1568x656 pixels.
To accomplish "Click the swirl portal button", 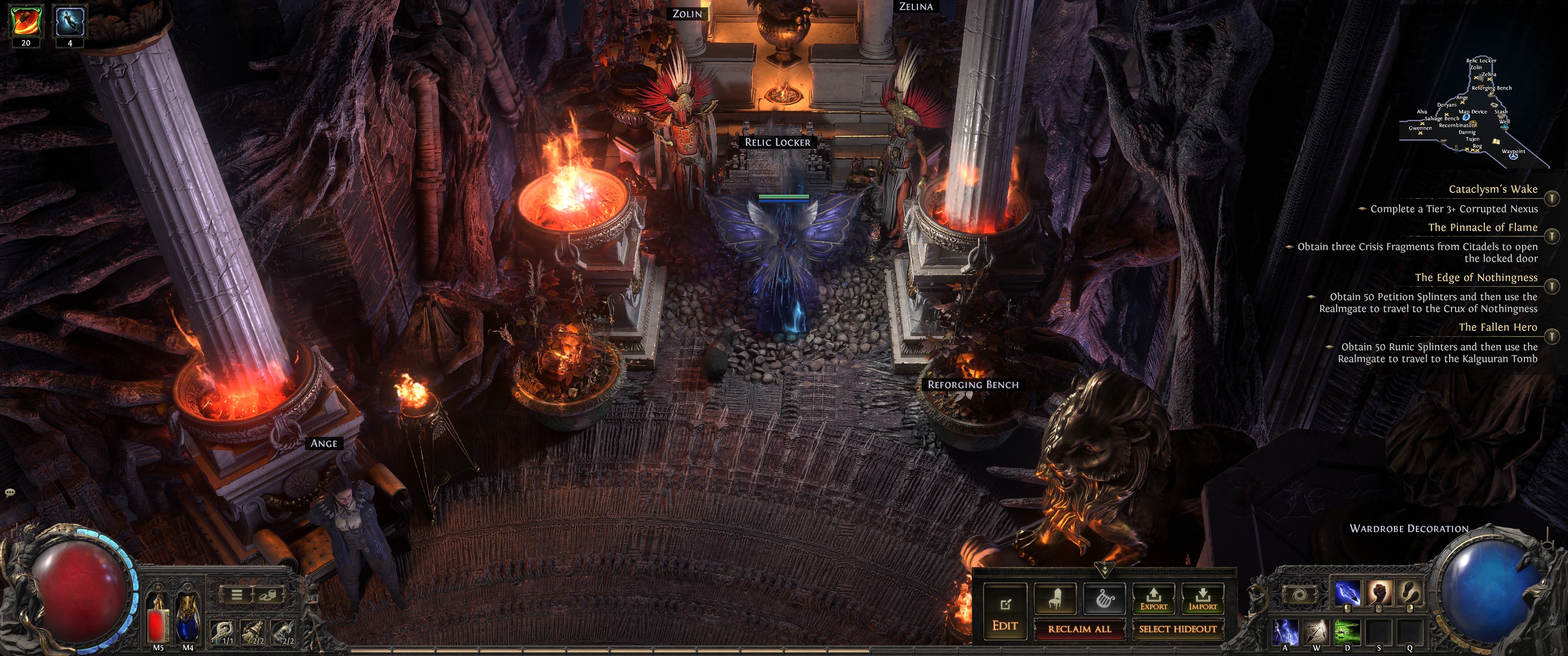I will (1299, 594).
